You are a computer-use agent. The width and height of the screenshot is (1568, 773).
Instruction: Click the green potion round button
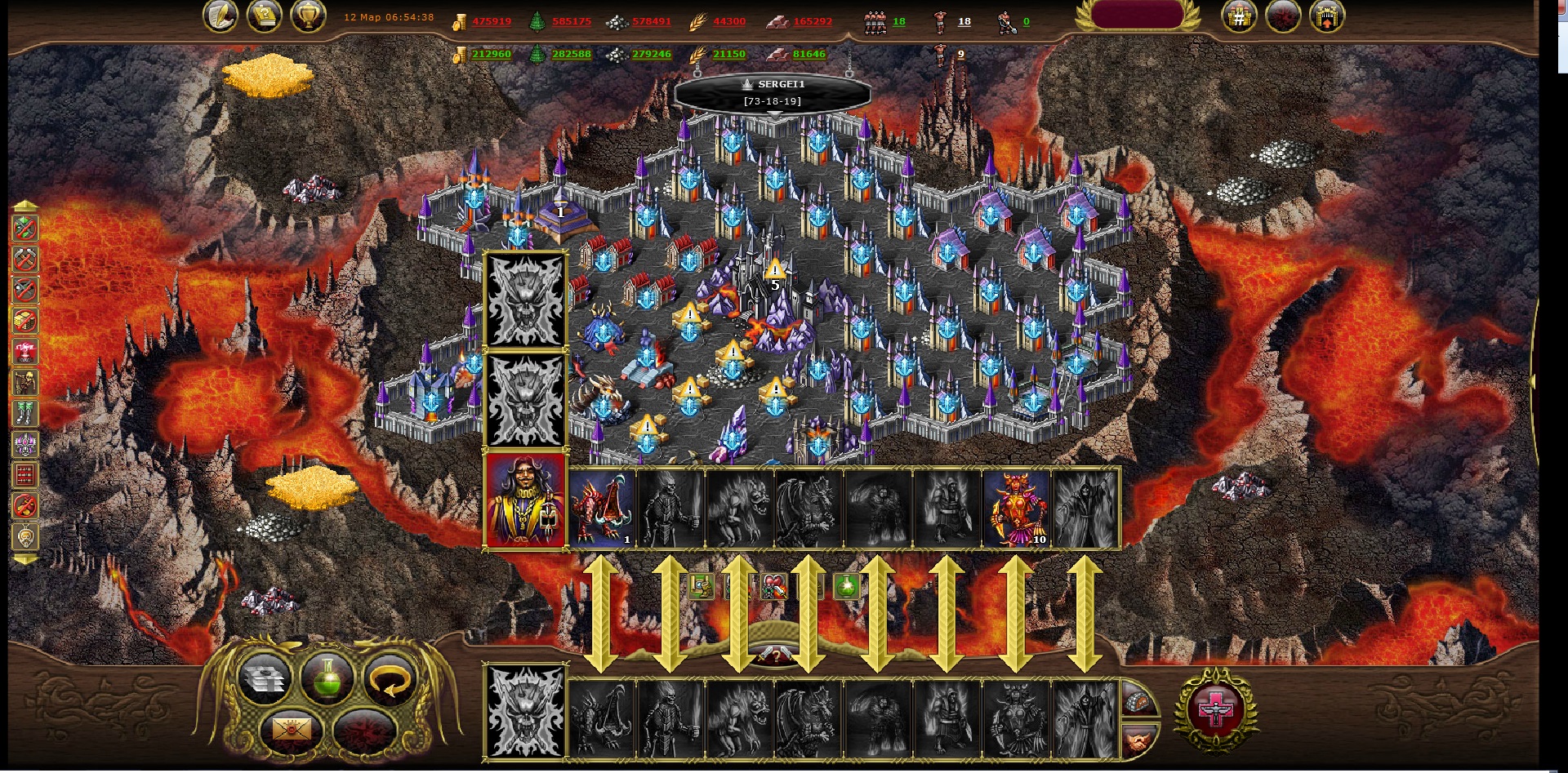(327, 679)
